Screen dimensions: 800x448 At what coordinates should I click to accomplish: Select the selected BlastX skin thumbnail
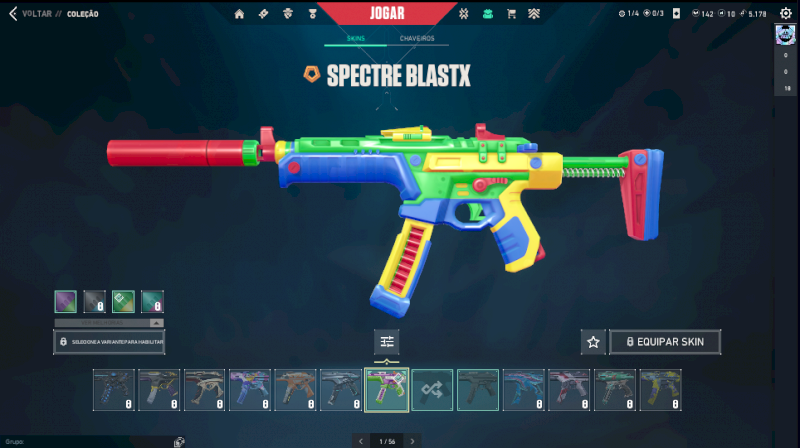point(387,390)
